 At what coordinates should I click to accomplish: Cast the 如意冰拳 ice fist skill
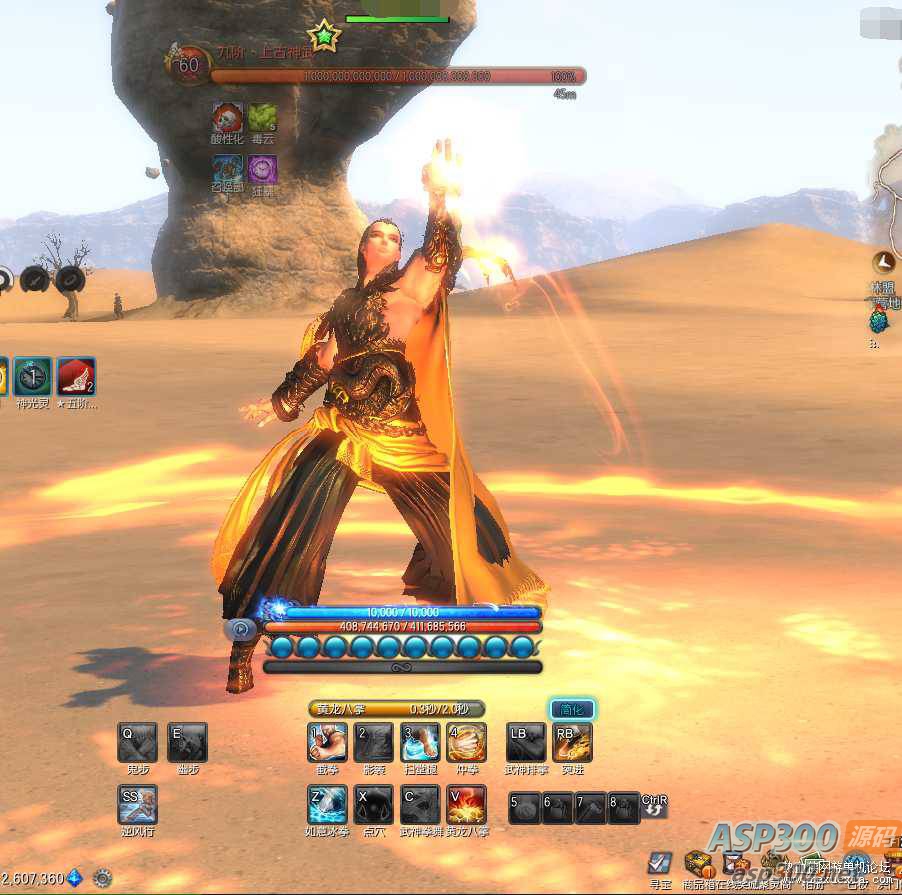[x=327, y=804]
